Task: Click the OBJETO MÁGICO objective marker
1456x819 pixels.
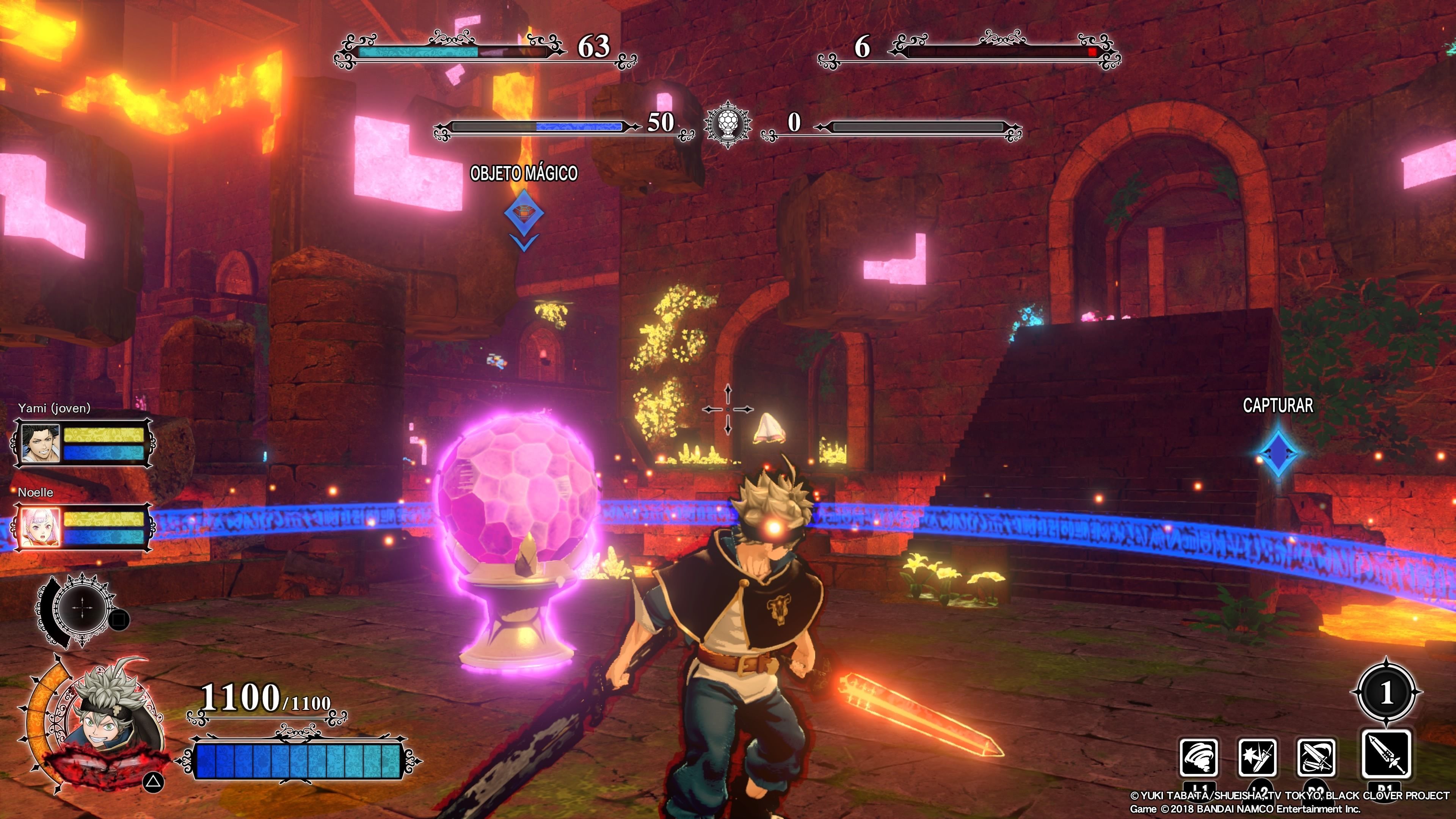Action: click(524, 213)
